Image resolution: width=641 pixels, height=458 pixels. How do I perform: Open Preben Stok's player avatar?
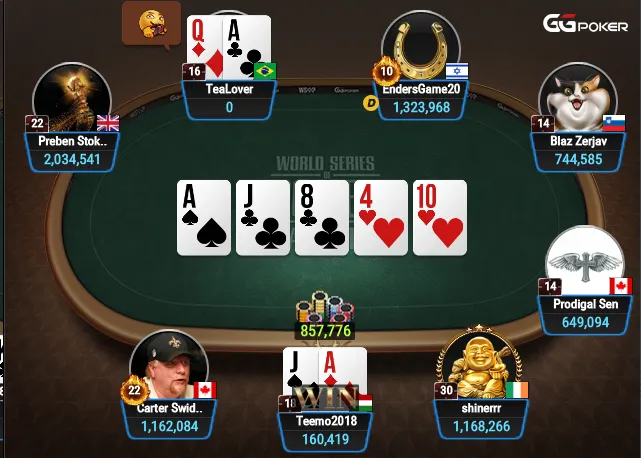coord(70,105)
